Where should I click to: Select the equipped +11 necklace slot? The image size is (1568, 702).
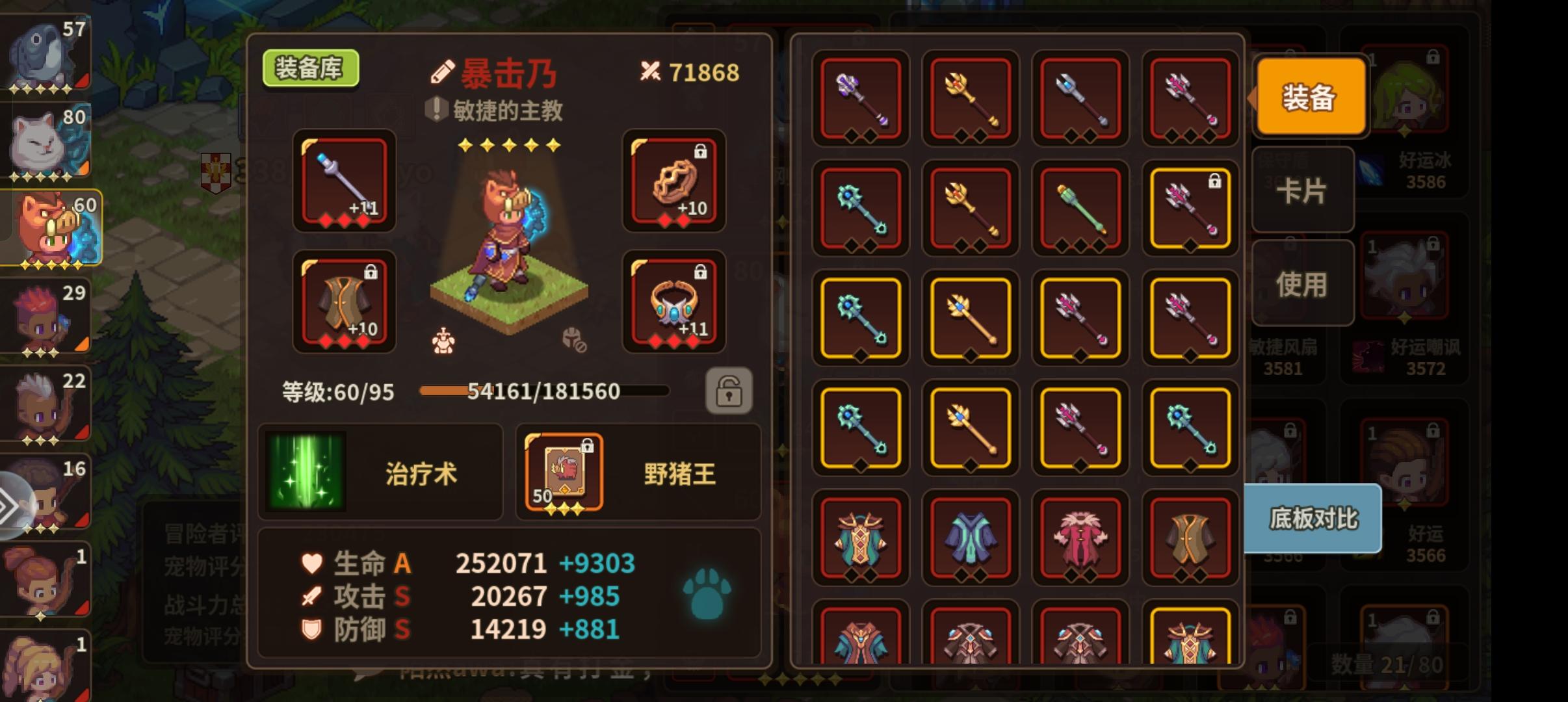(673, 301)
